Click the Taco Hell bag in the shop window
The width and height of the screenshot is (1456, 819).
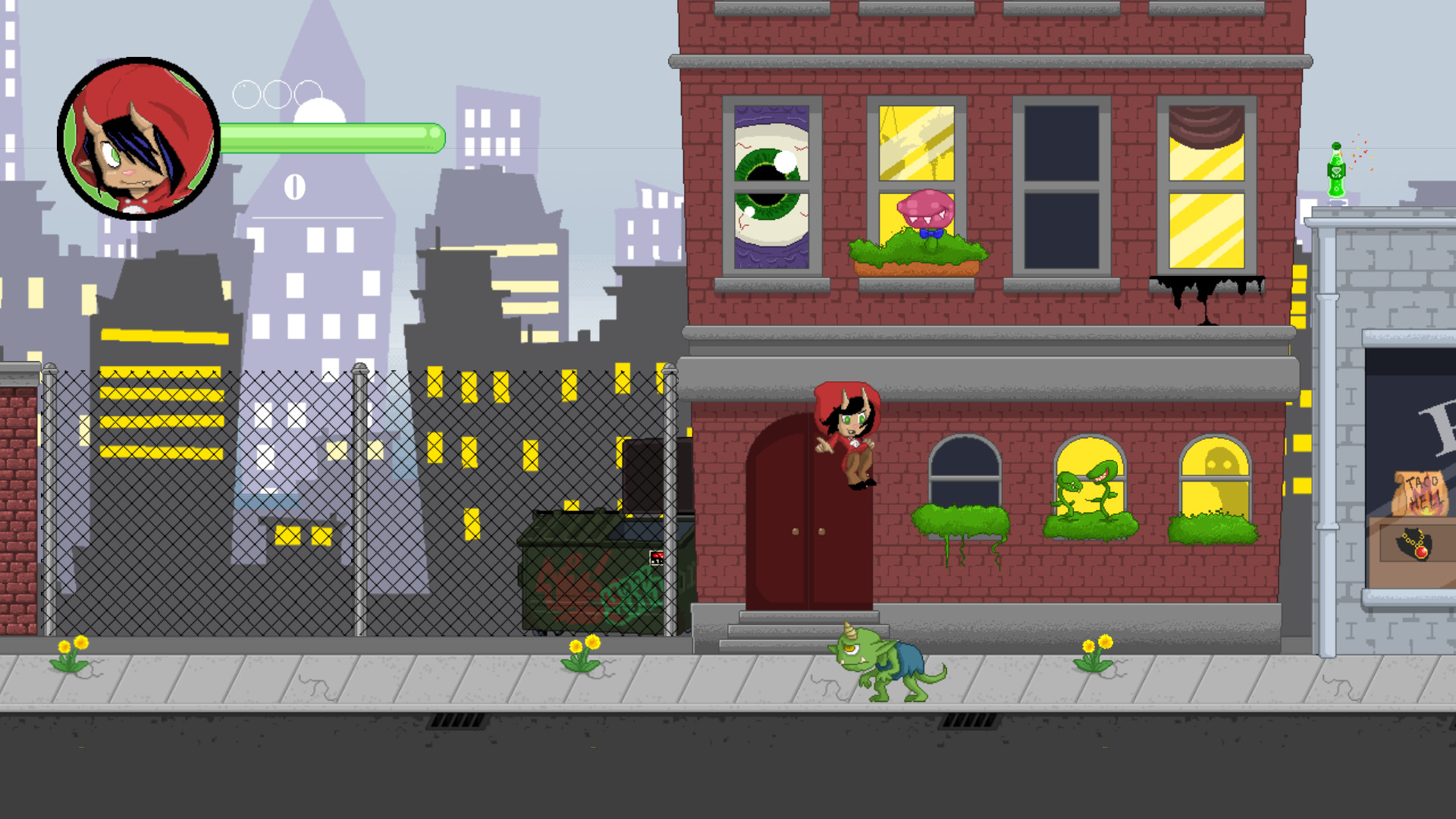1421,493
